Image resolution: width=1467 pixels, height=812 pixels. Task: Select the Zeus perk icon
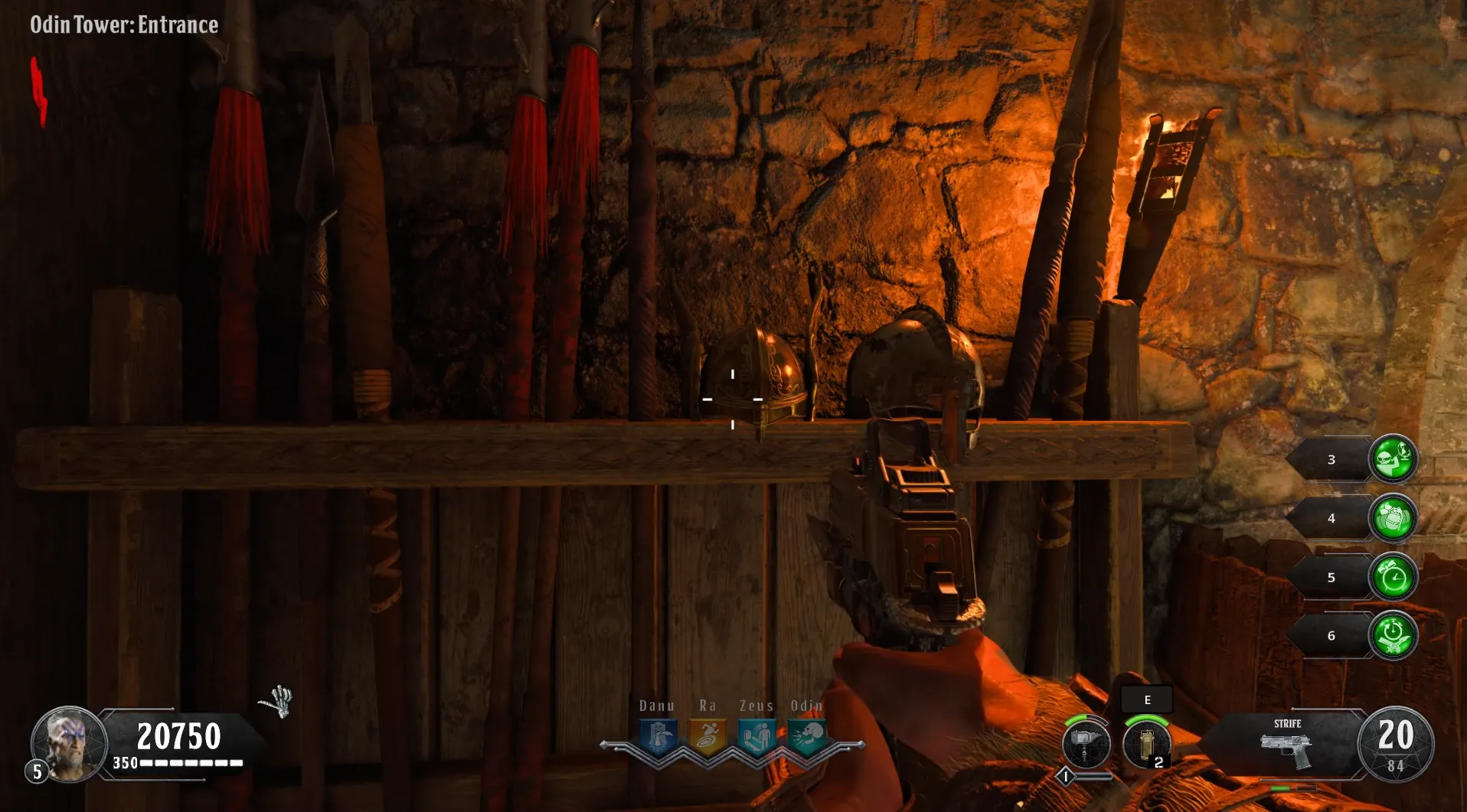tap(756, 738)
